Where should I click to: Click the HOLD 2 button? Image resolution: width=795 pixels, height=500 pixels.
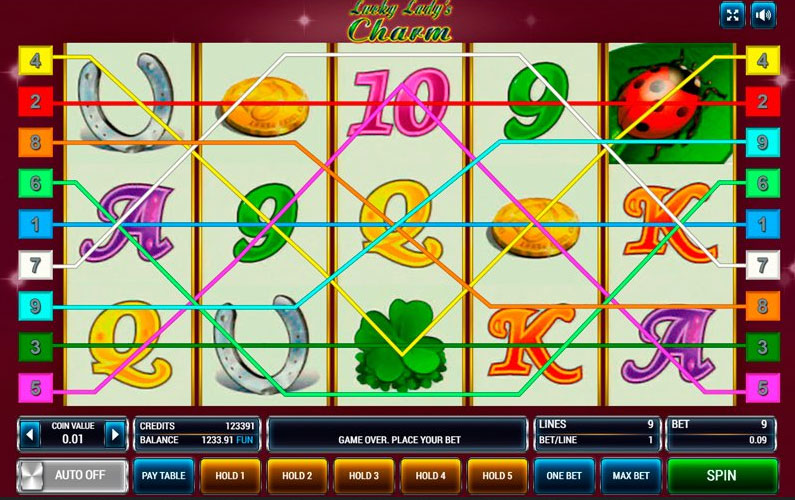point(297,475)
